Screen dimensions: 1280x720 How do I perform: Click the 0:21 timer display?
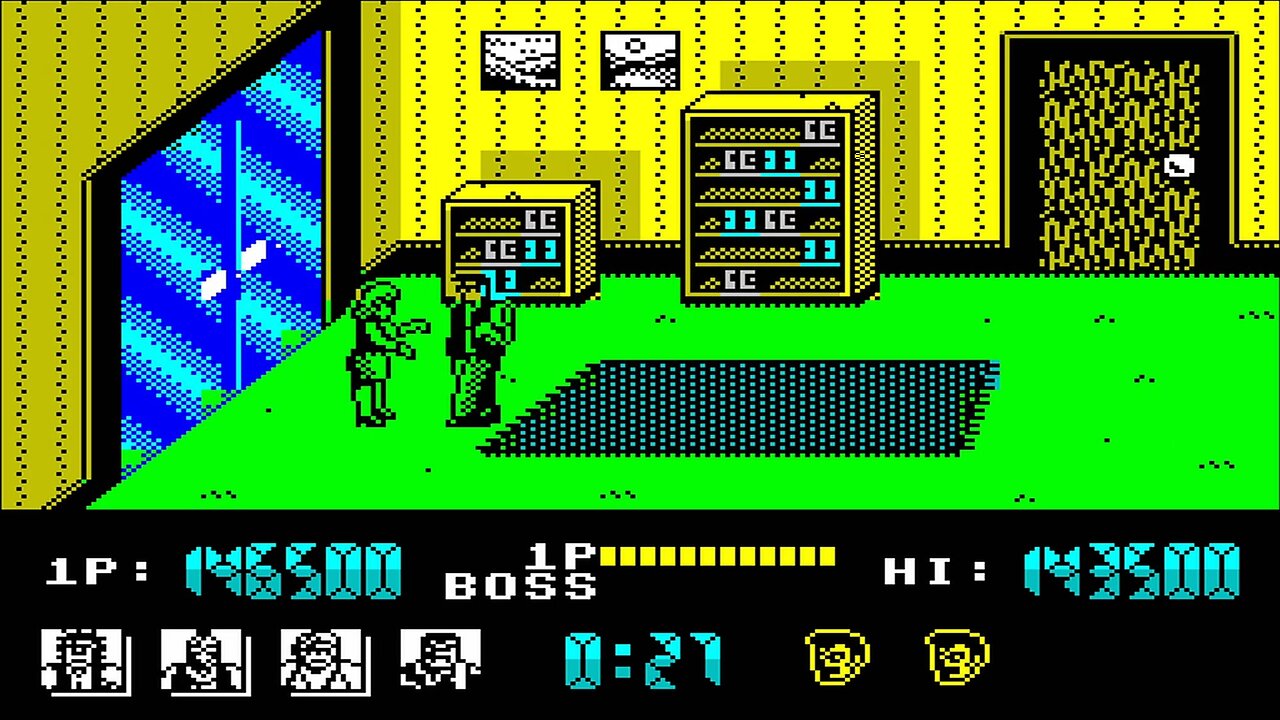coord(640,660)
